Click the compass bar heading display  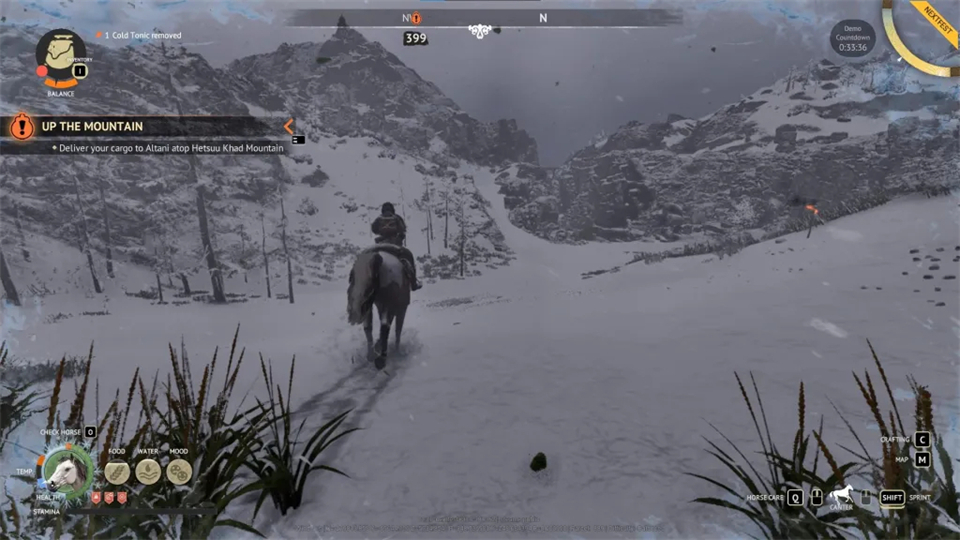(480, 18)
